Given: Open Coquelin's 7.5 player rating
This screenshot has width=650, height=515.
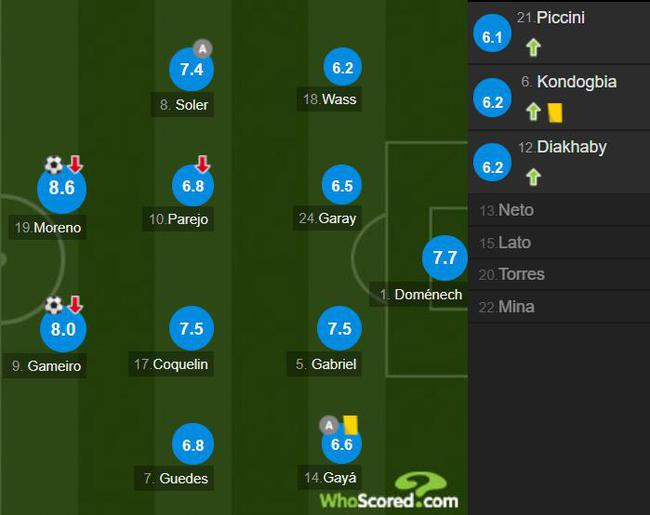Looking at the screenshot, I should click(x=192, y=329).
